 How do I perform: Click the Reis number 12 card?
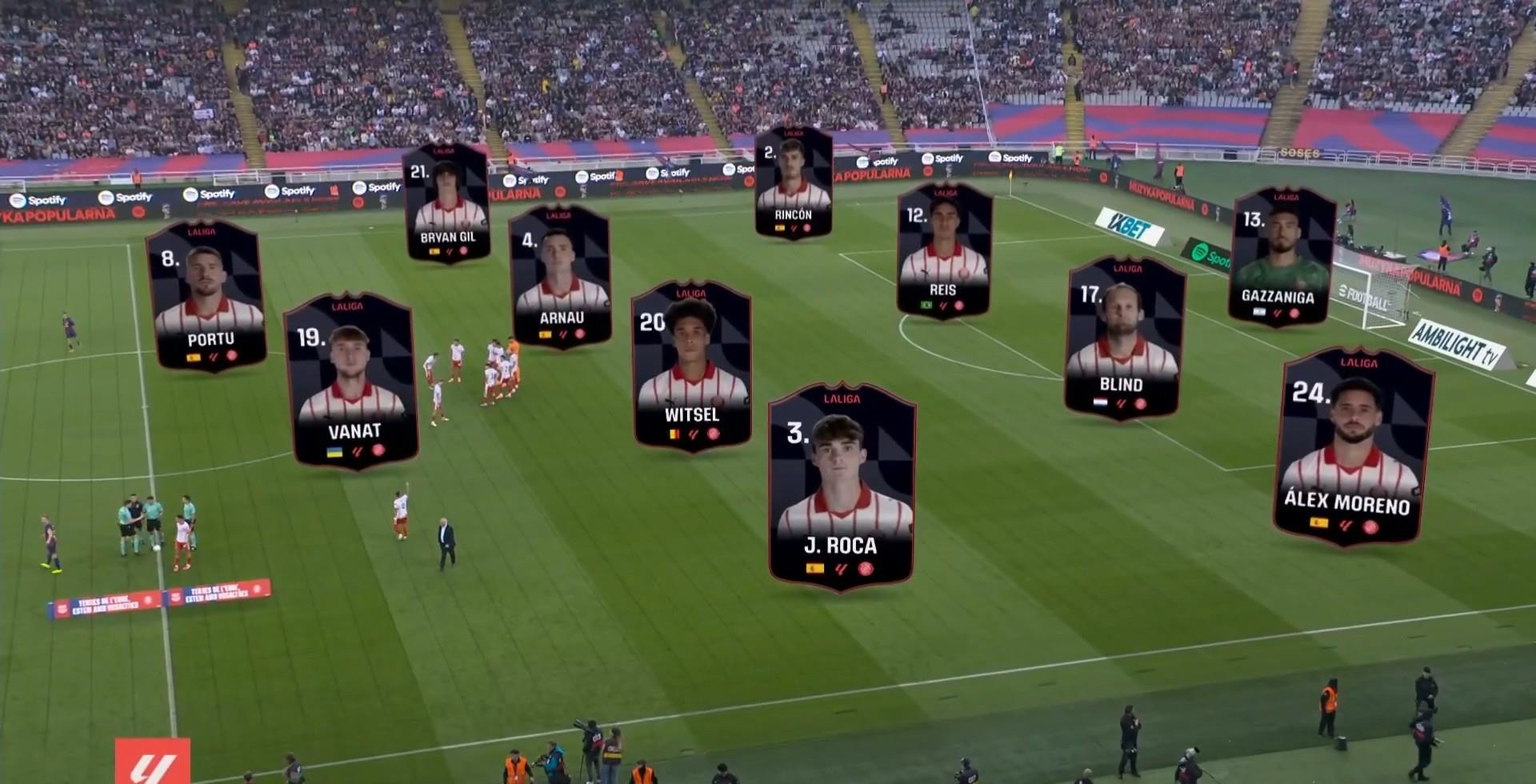click(944, 251)
